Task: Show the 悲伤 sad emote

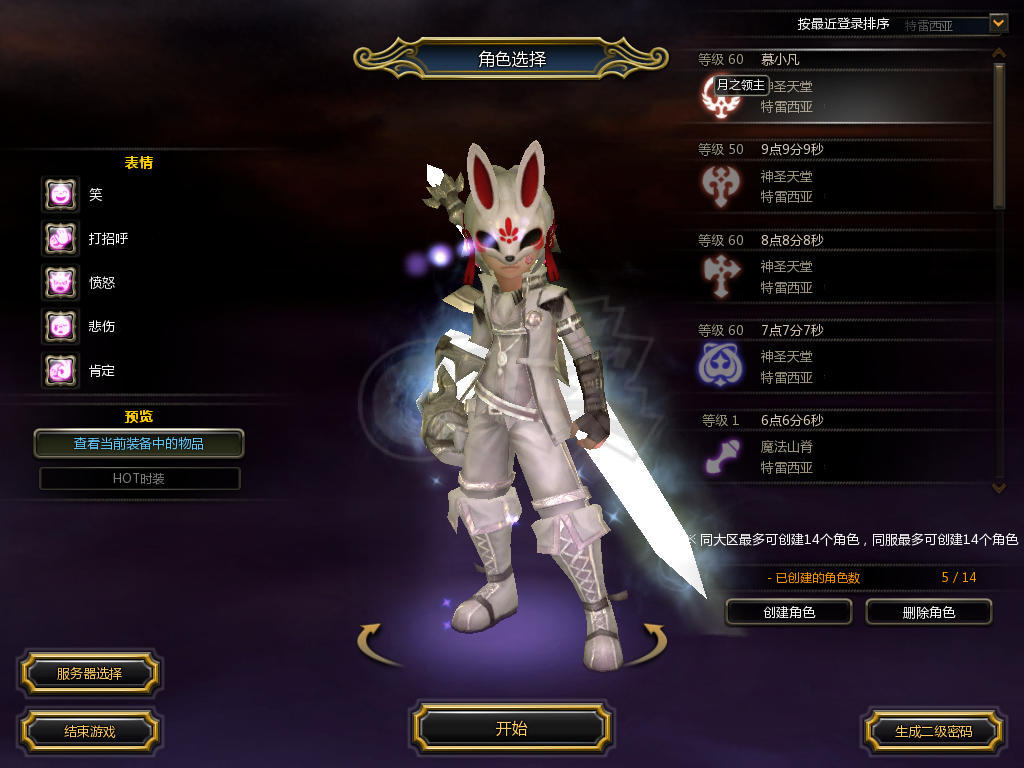Action: (60, 326)
